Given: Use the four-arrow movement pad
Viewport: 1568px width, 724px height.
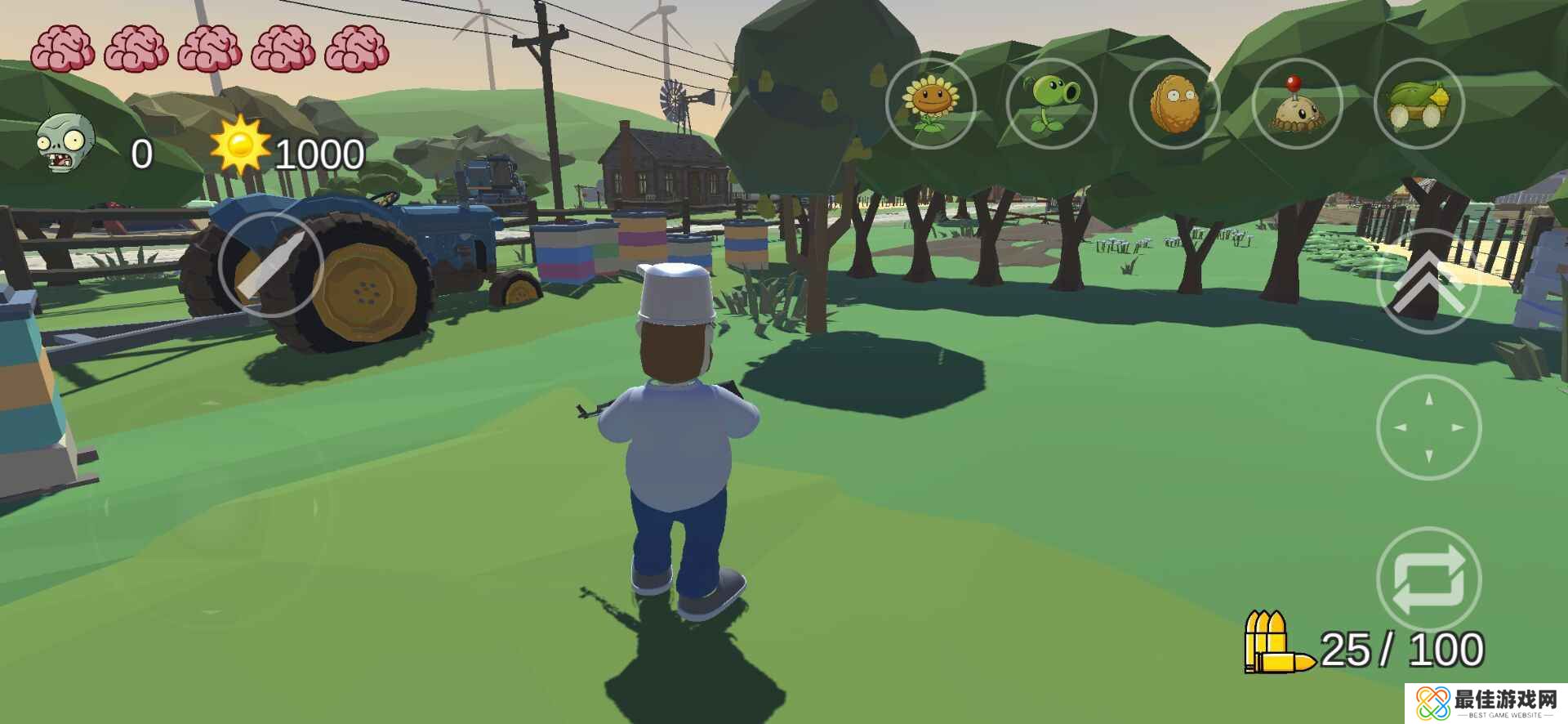Looking at the screenshot, I should 1428,427.
